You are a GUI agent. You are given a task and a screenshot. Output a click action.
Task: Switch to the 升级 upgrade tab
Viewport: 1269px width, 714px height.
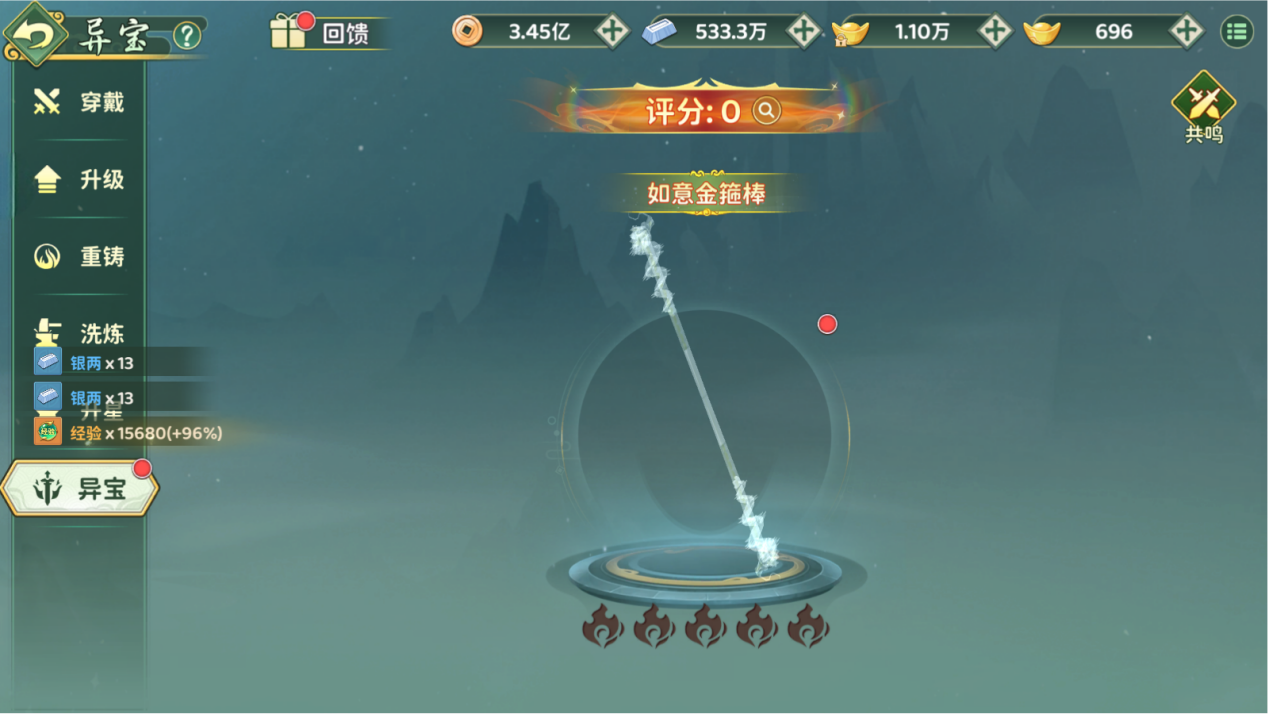tap(80, 180)
